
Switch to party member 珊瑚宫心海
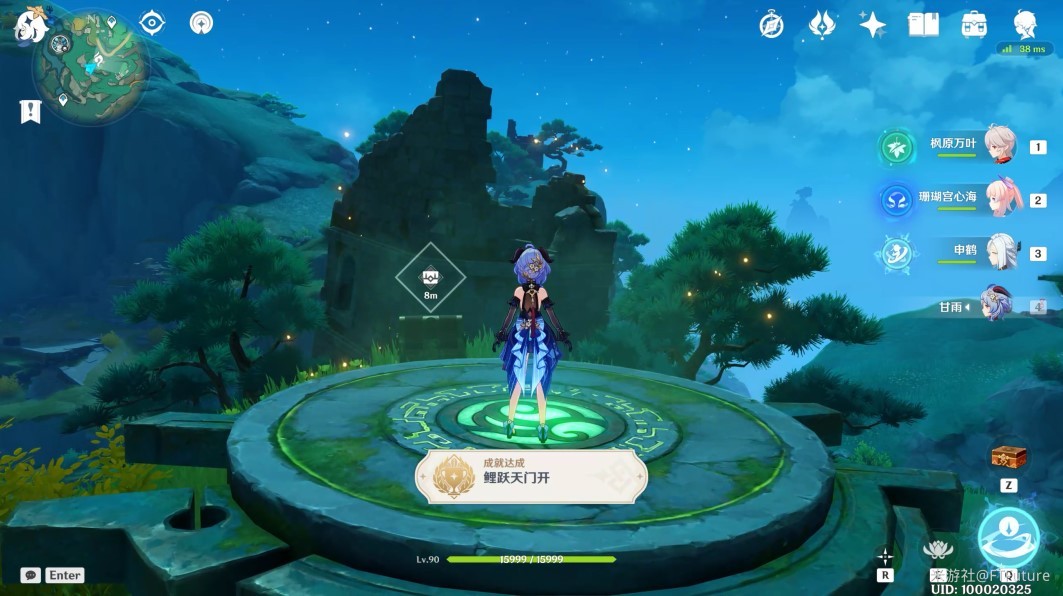click(x=1000, y=199)
